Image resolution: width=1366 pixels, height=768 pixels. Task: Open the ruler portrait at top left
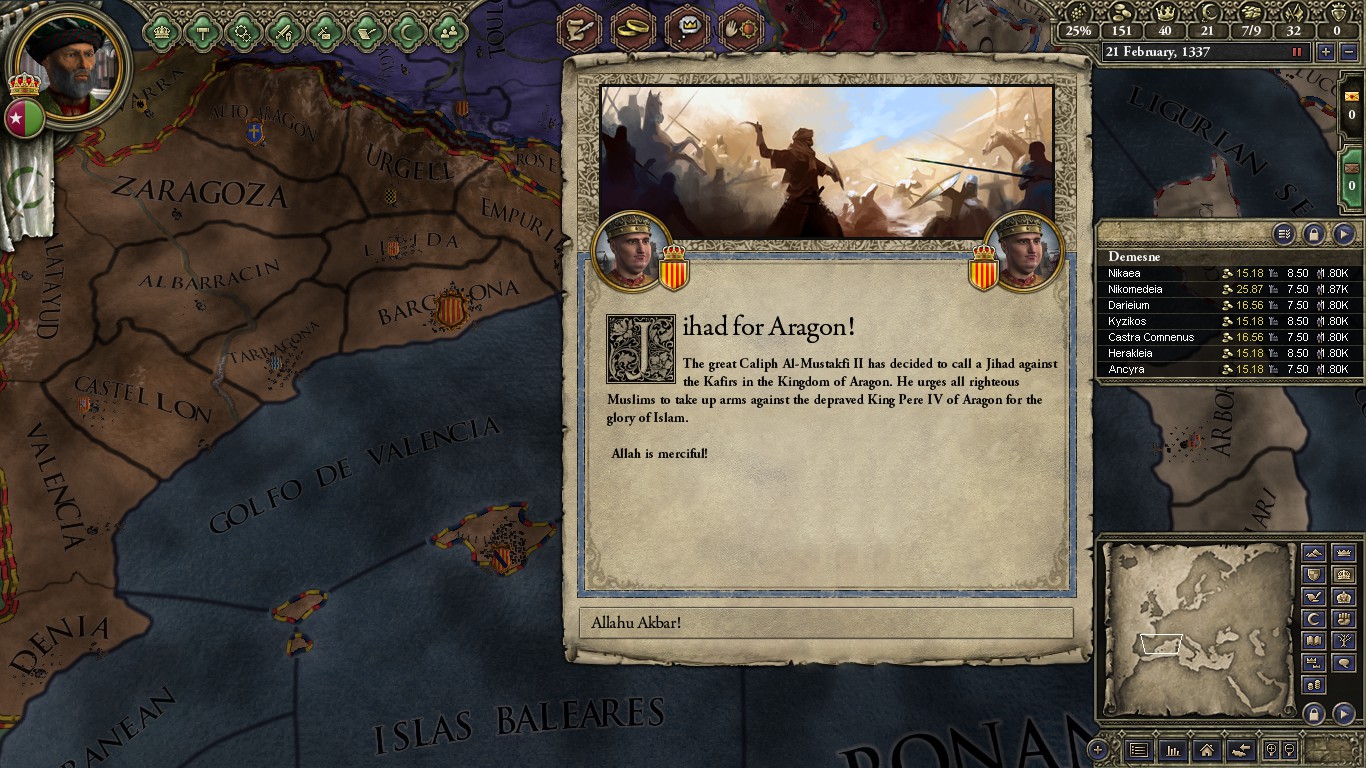[x=70, y=67]
